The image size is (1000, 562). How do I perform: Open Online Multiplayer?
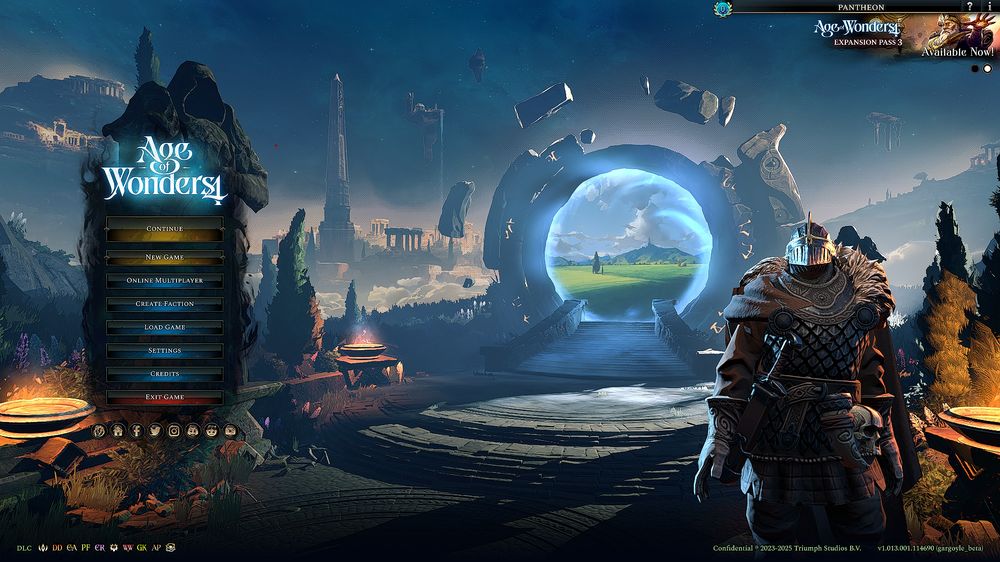click(164, 281)
